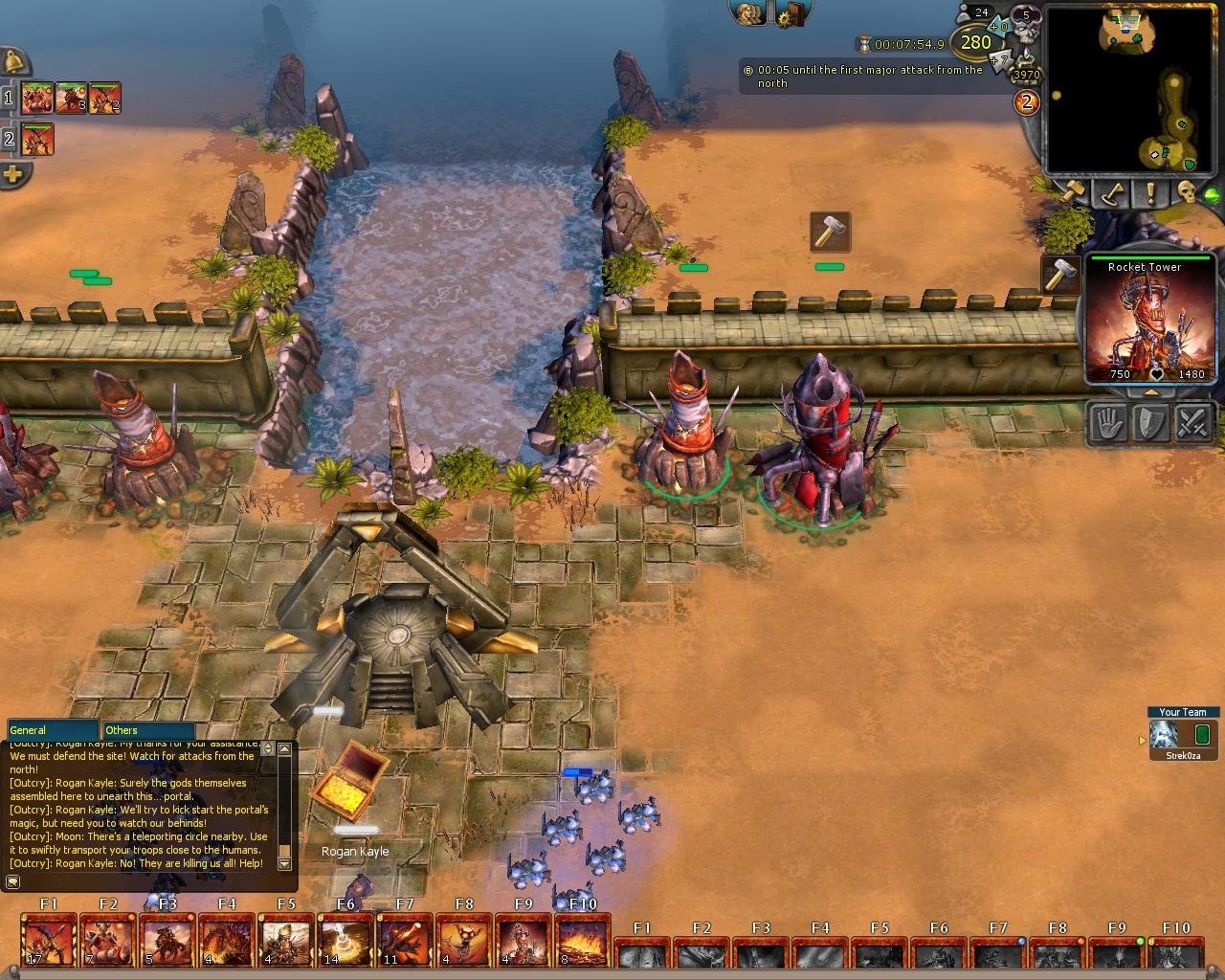Activate the hold position hand button
This screenshot has width=1225, height=980.
pos(1109,422)
